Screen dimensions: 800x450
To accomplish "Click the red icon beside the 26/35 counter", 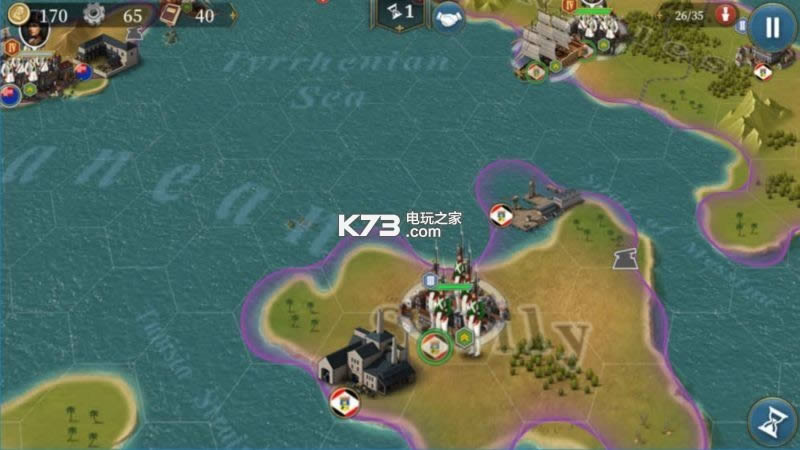I will point(727,15).
